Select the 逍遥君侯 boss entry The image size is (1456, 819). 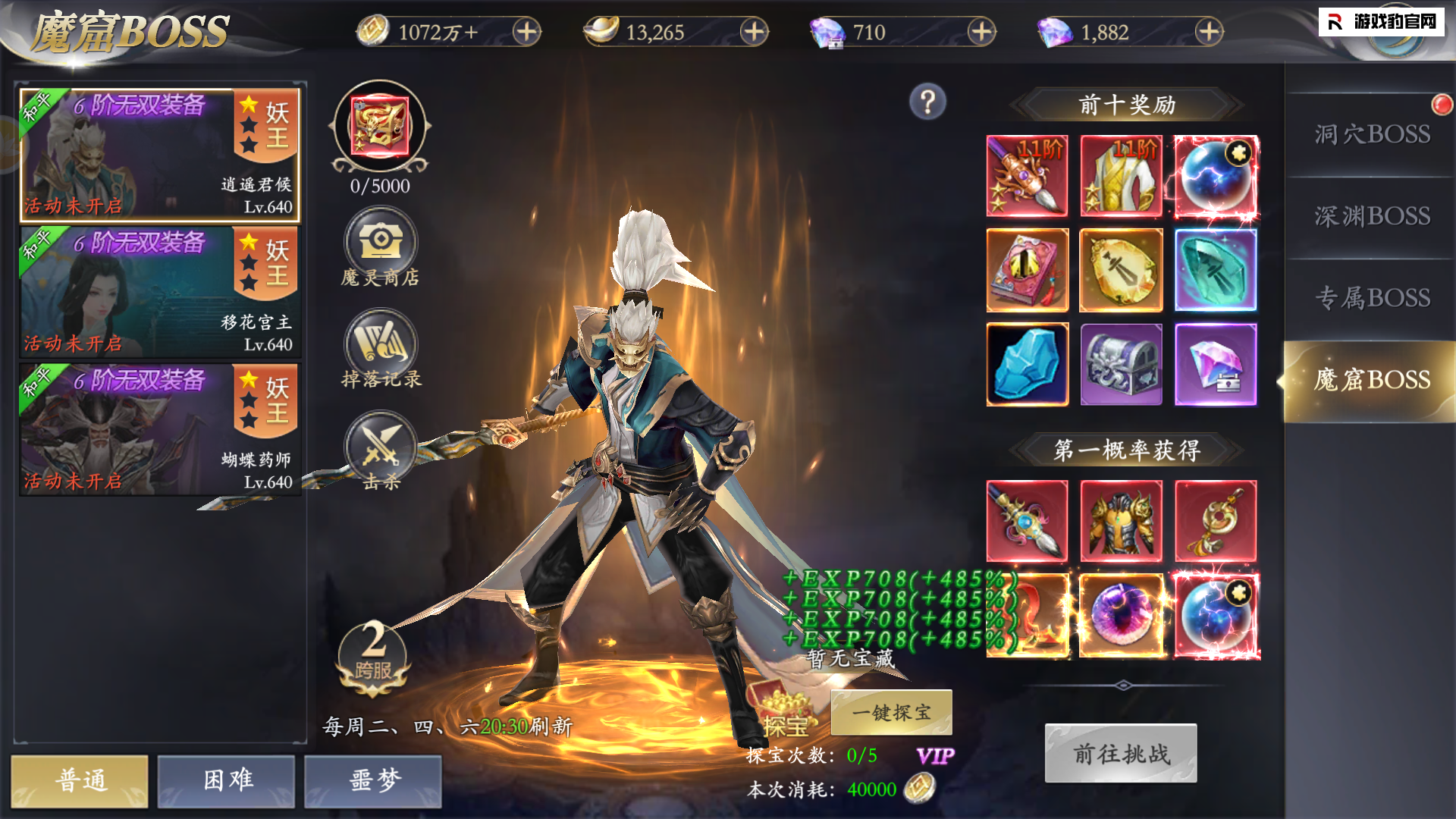pos(159,155)
